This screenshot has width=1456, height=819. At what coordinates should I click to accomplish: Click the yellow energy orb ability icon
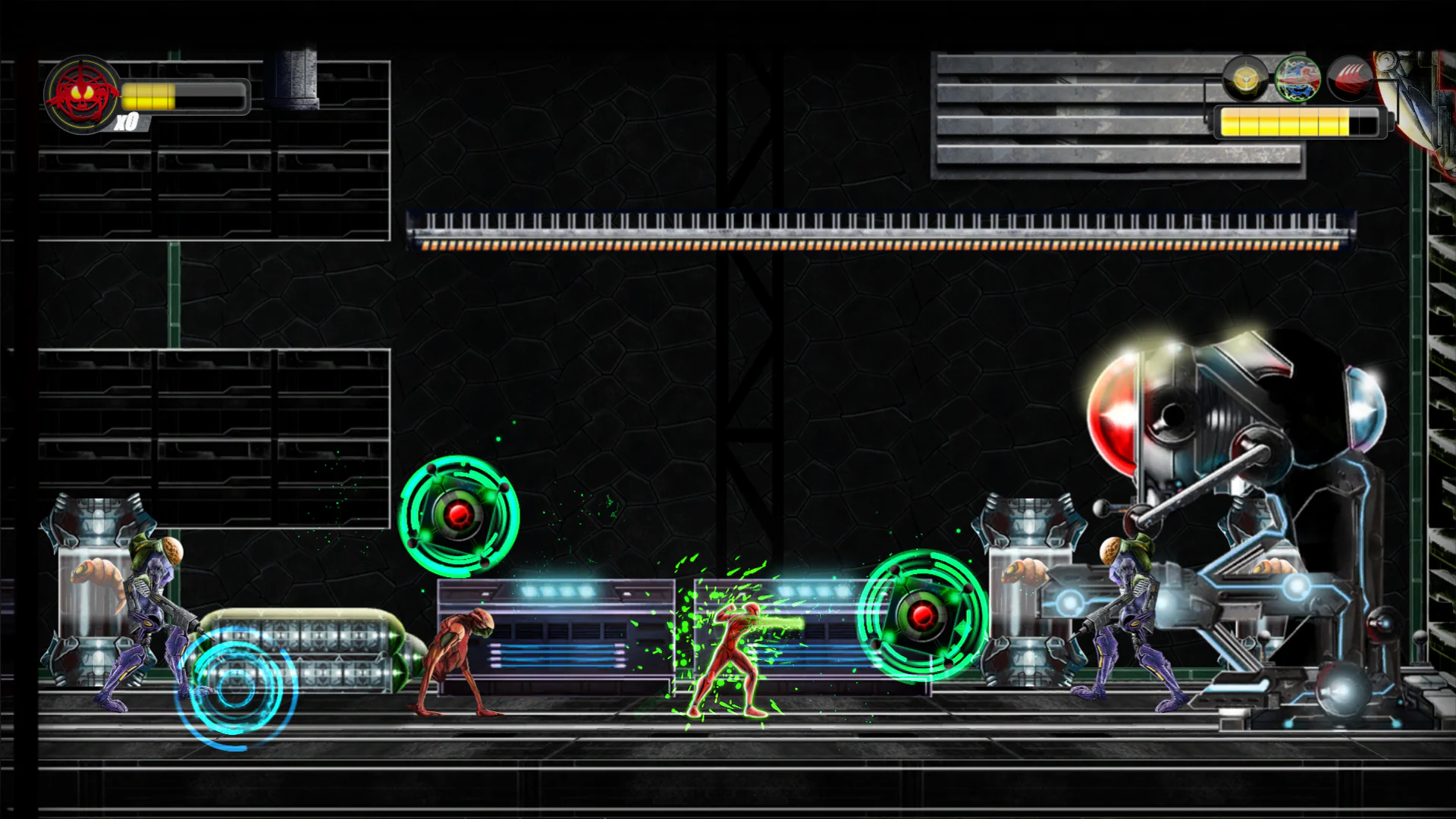click(1244, 80)
